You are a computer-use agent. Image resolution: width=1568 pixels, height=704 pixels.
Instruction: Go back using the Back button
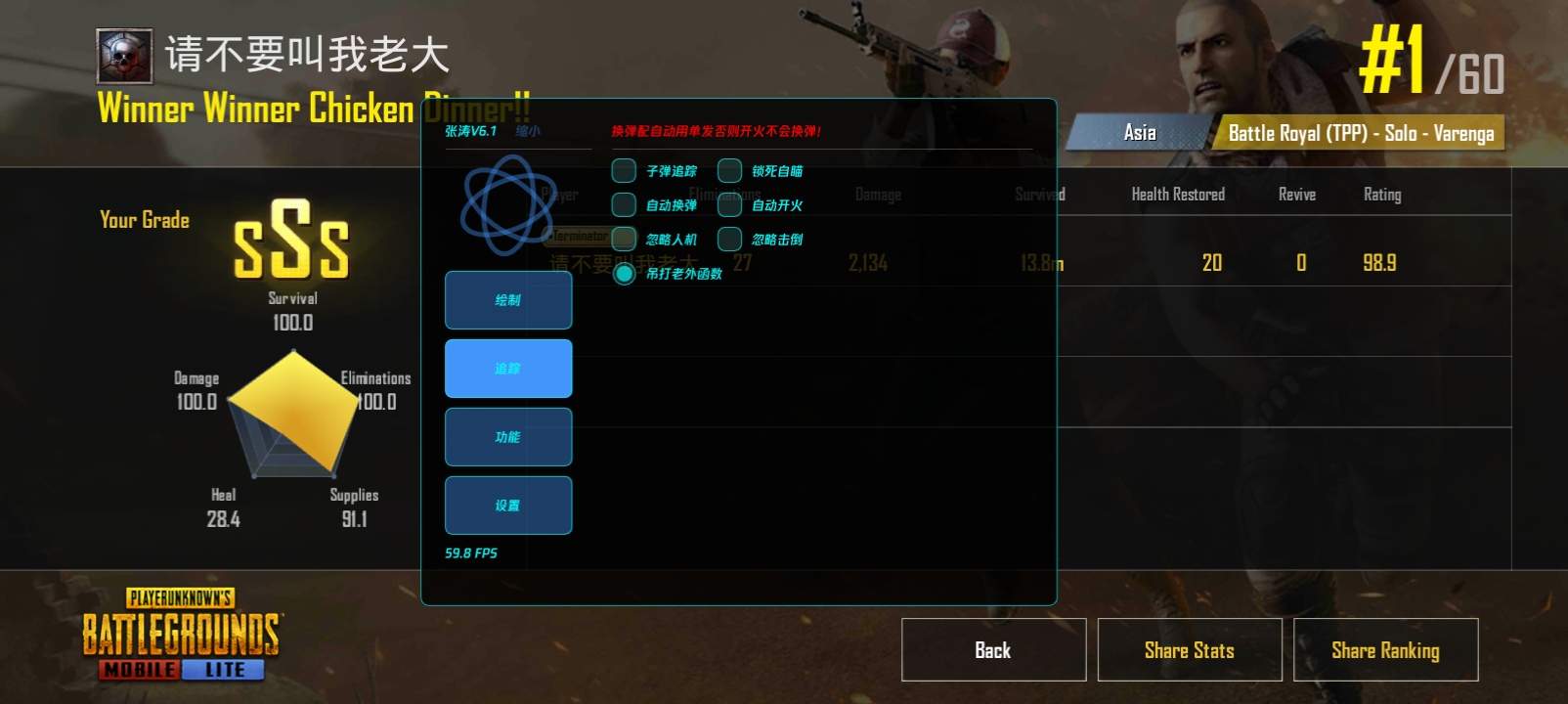coord(993,650)
